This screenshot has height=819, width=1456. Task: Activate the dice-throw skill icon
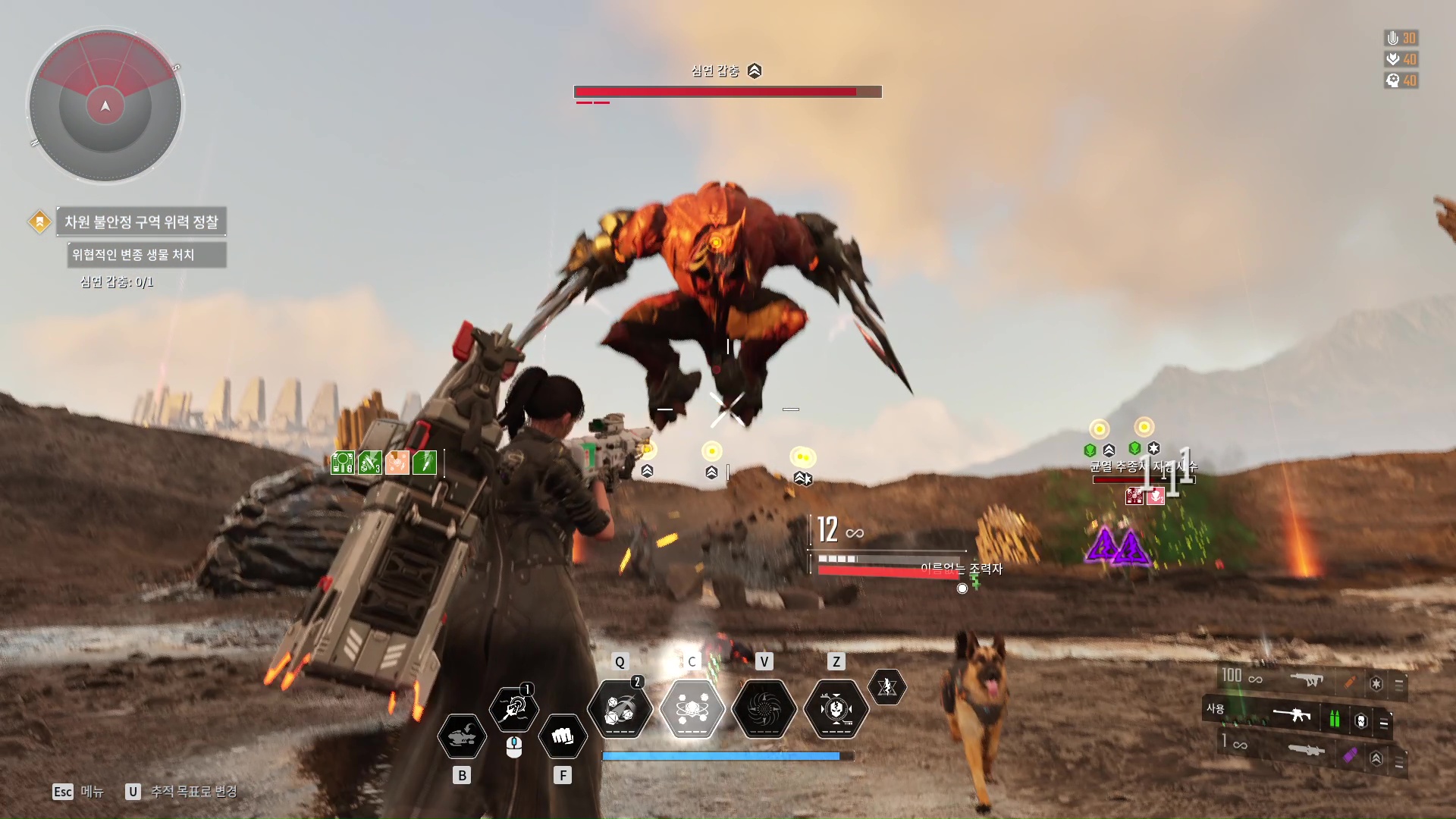[x=620, y=710]
